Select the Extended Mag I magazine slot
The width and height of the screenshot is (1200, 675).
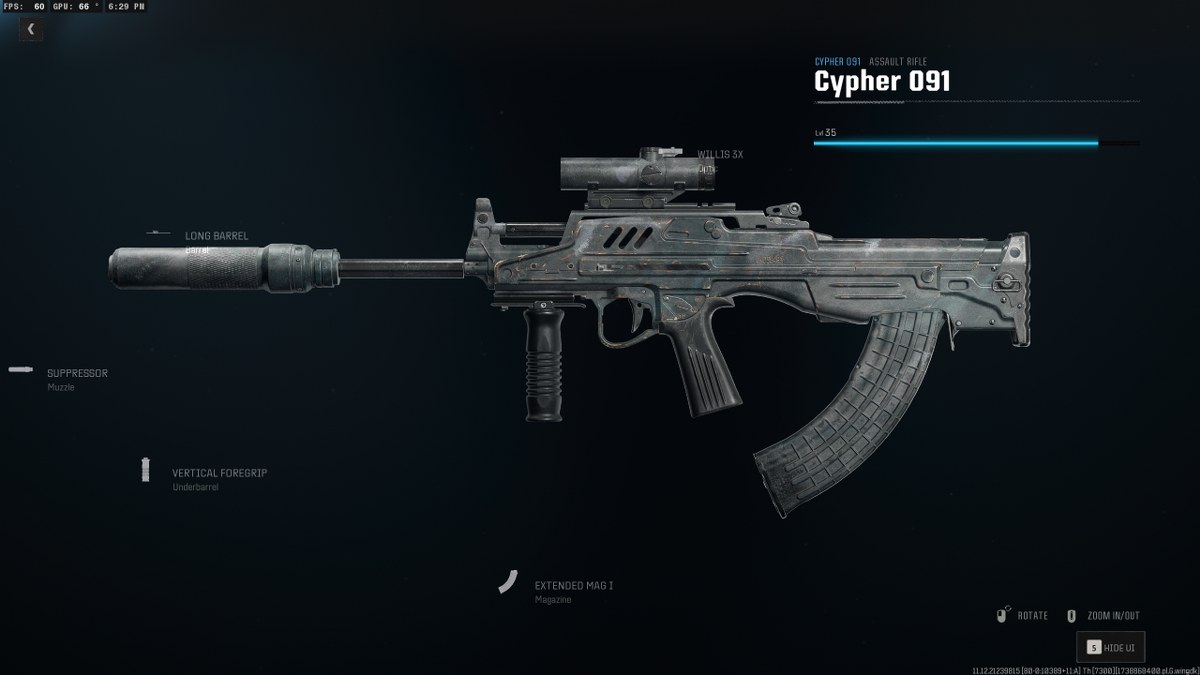[x=572, y=586]
